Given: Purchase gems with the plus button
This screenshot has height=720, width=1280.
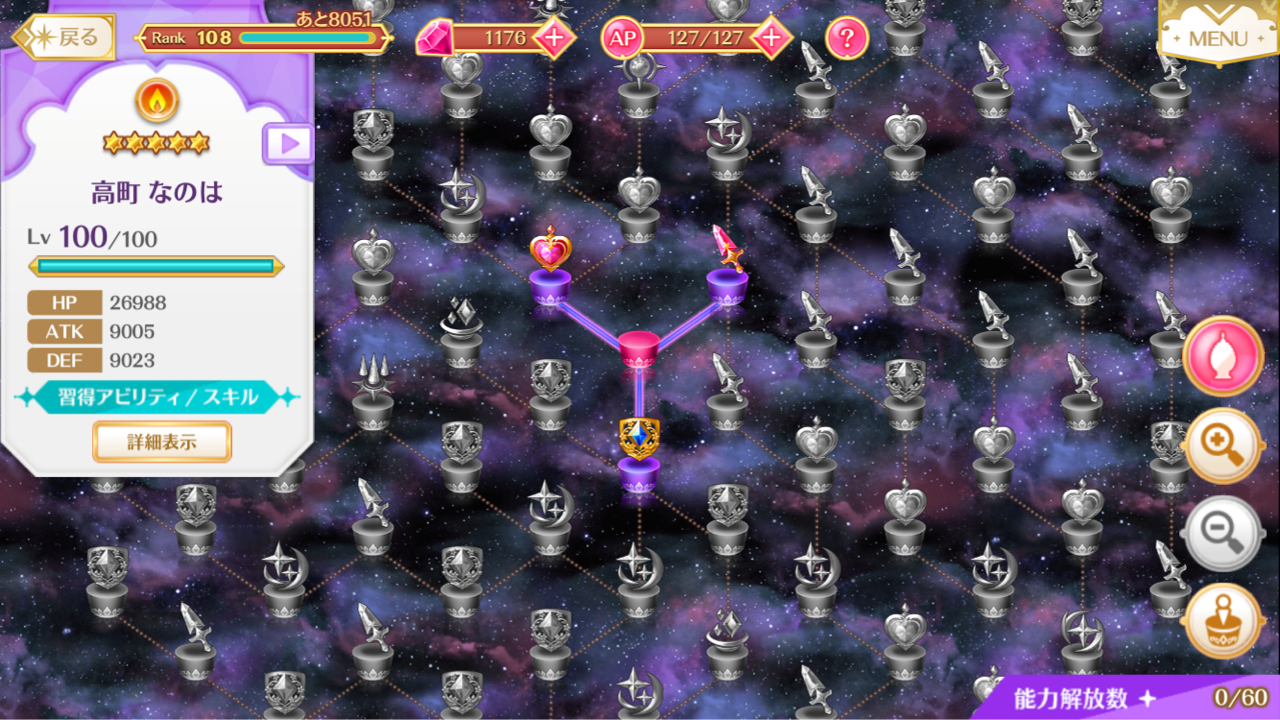Looking at the screenshot, I should tap(554, 39).
